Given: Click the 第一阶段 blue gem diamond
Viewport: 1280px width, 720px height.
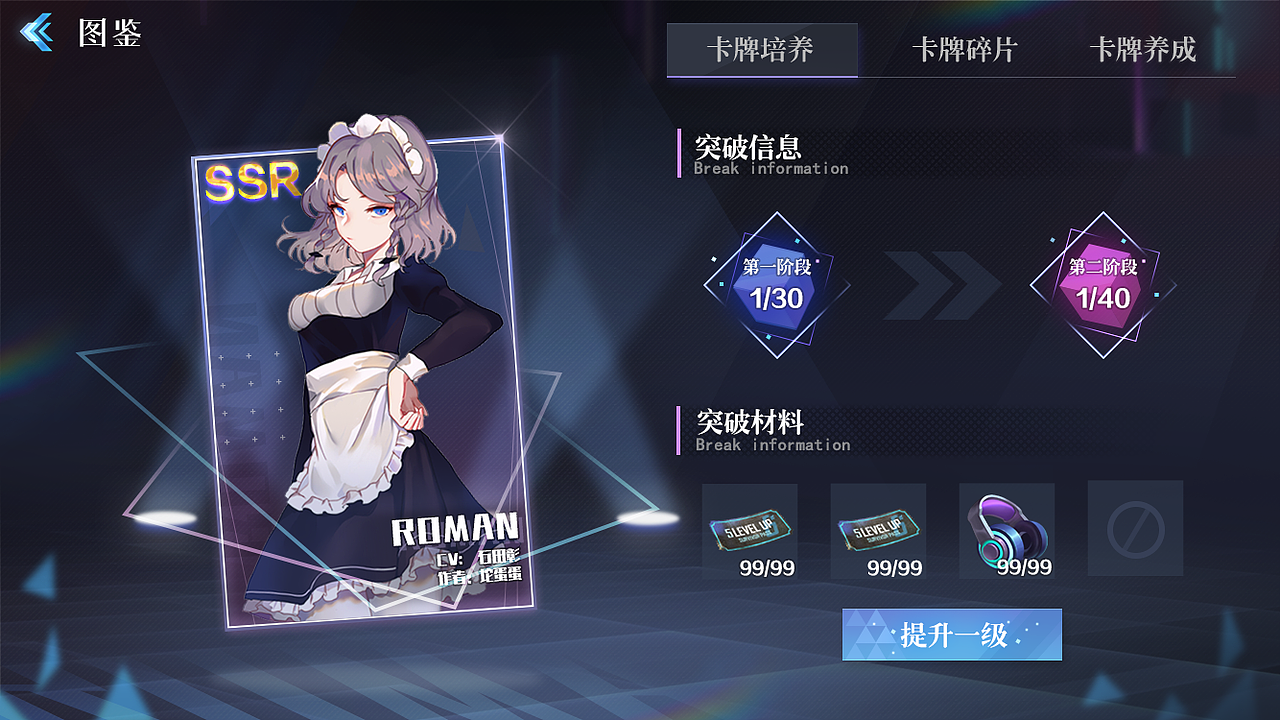Looking at the screenshot, I should (x=778, y=283).
